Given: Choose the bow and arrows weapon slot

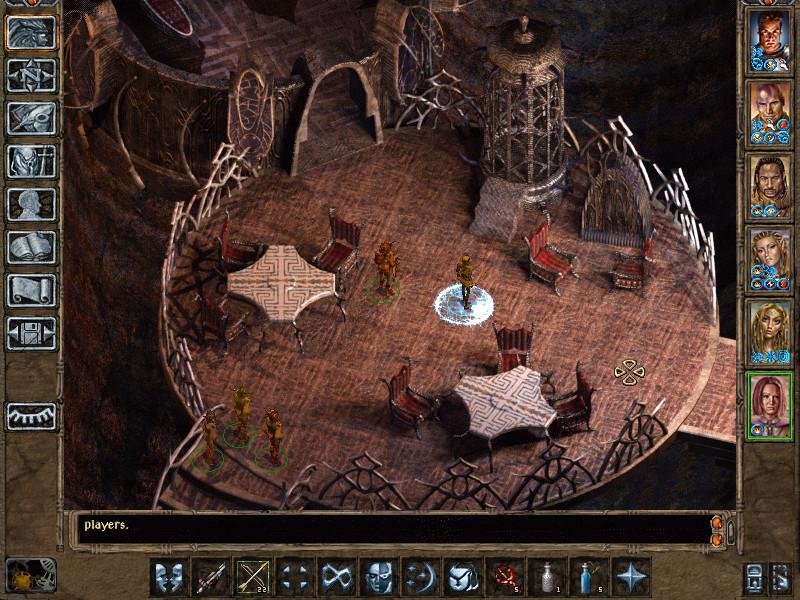Looking at the screenshot, I should tap(252, 577).
